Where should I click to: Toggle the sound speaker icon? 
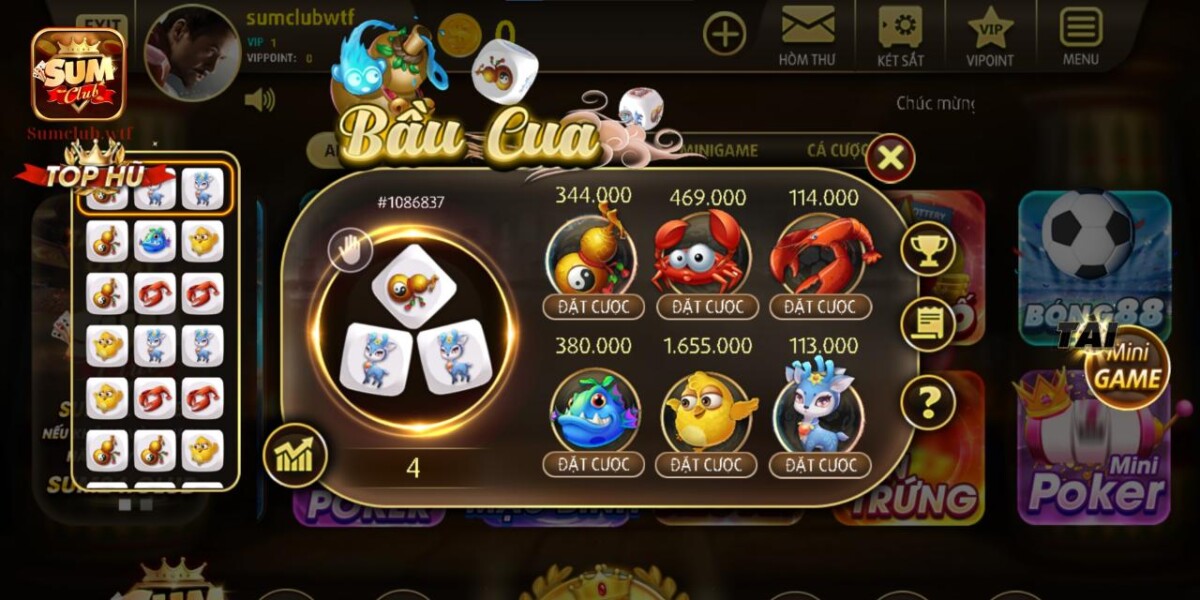pyautogui.click(x=259, y=99)
